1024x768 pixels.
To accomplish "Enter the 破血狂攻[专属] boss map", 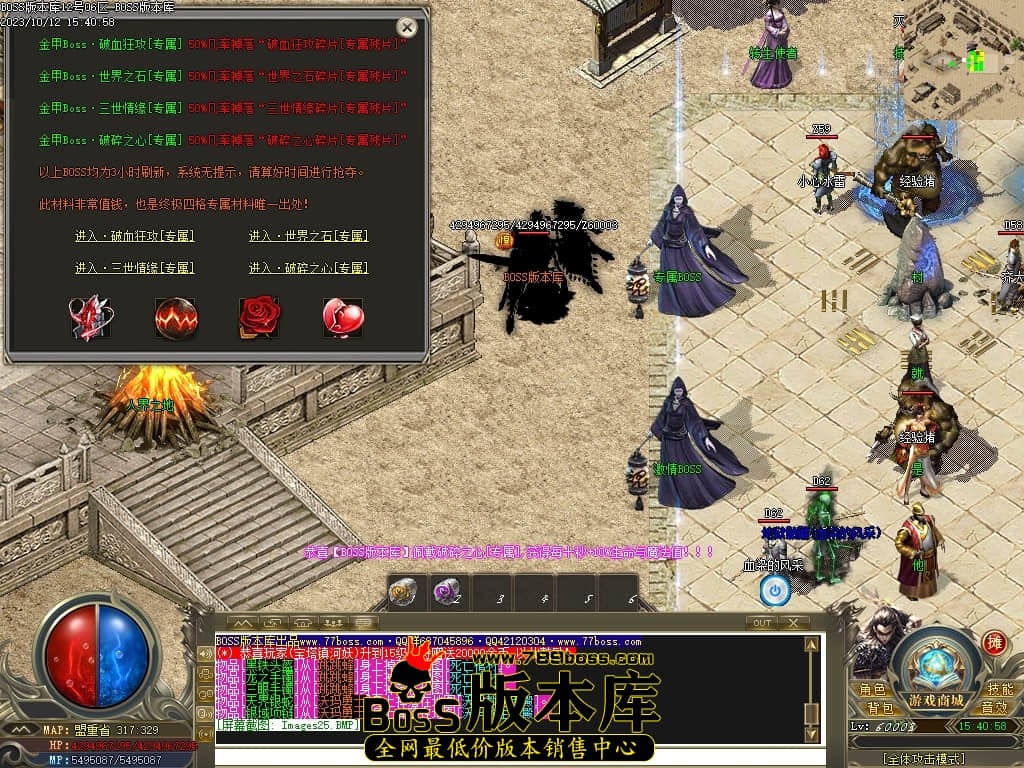I will pos(134,236).
